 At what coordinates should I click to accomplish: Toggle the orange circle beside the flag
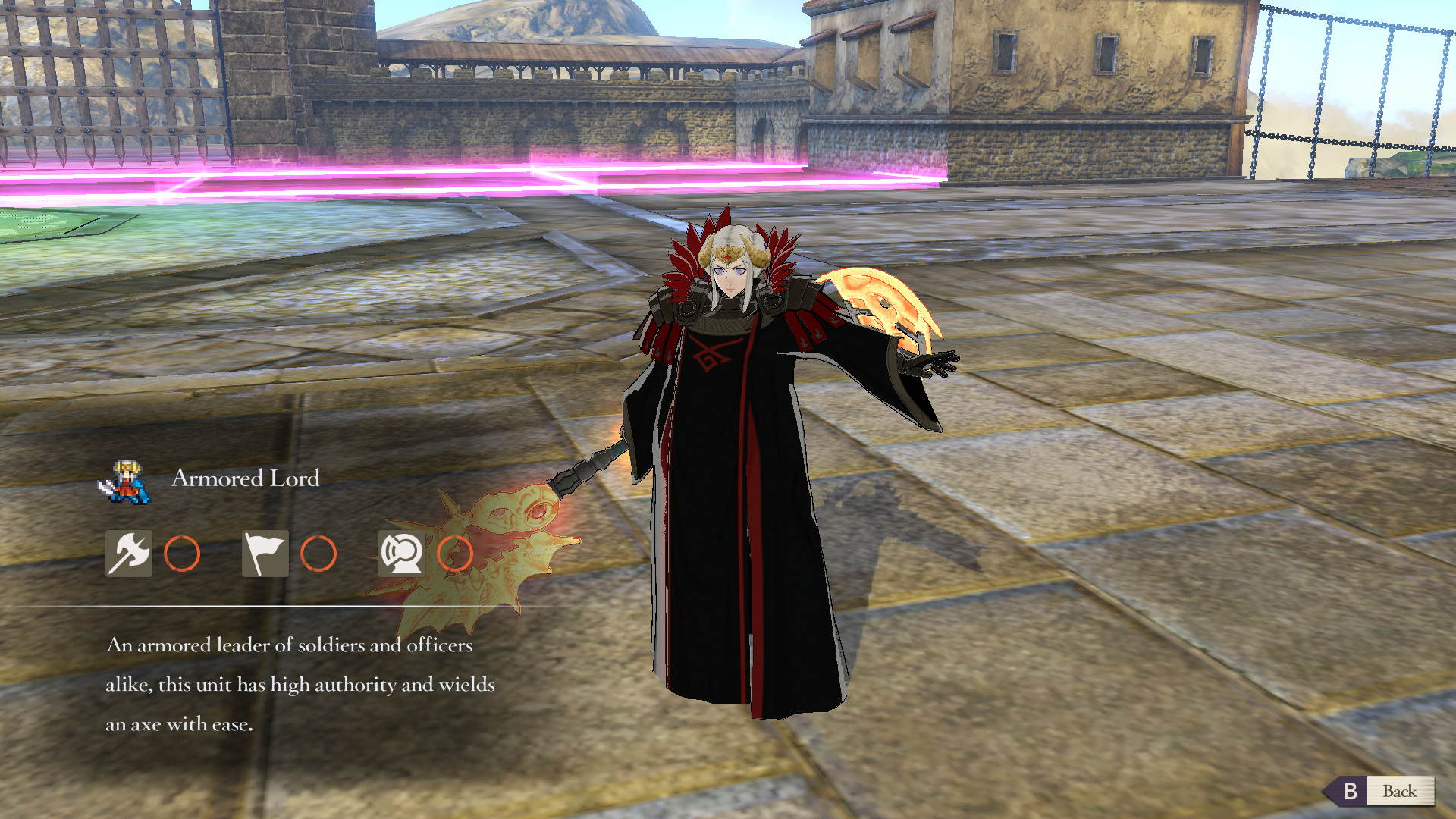(319, 554)
